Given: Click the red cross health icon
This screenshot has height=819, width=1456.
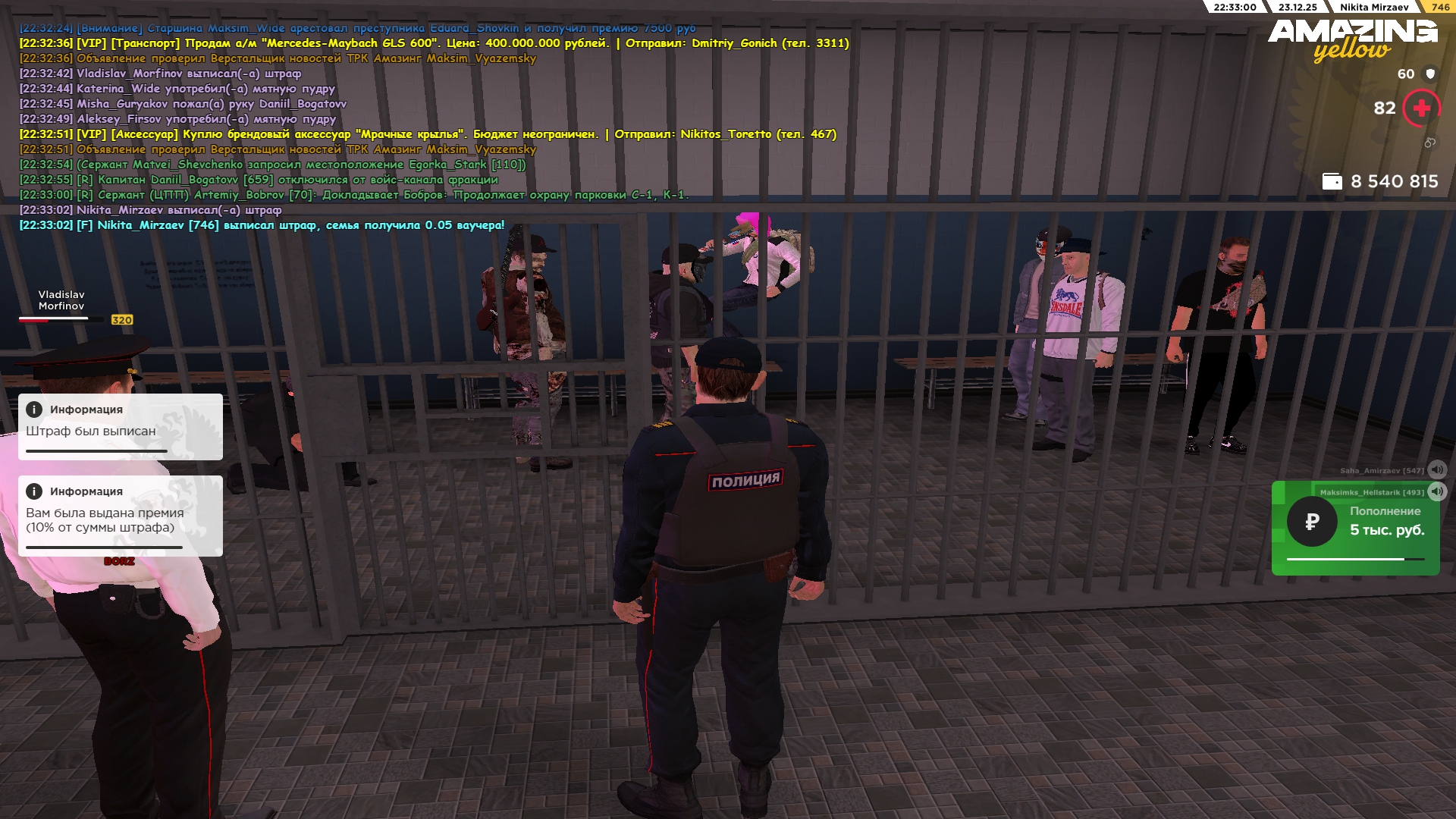Looking at the screenshot, I should [x=1421, y=108].
